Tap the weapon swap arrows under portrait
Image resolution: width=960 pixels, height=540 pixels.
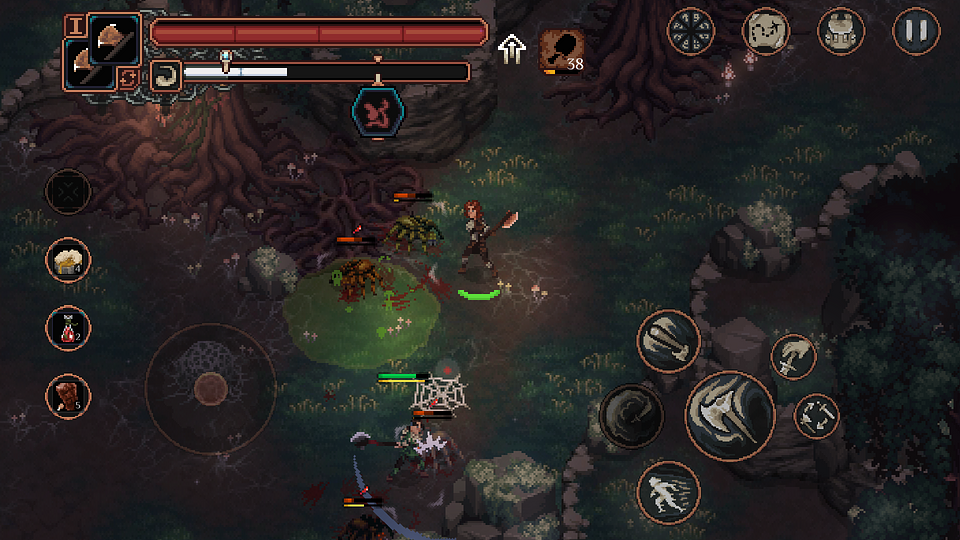click(128, 78)
